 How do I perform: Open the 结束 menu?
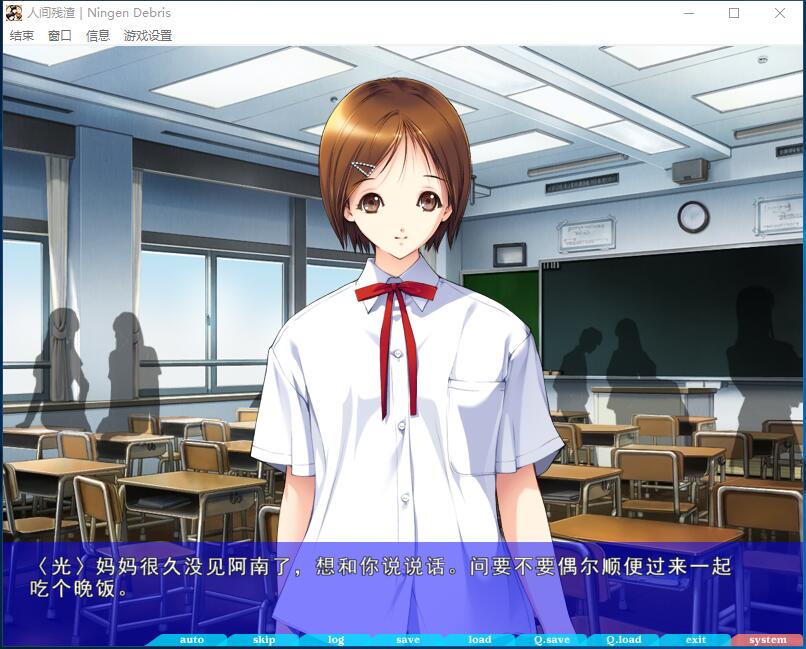pos(22,36)
